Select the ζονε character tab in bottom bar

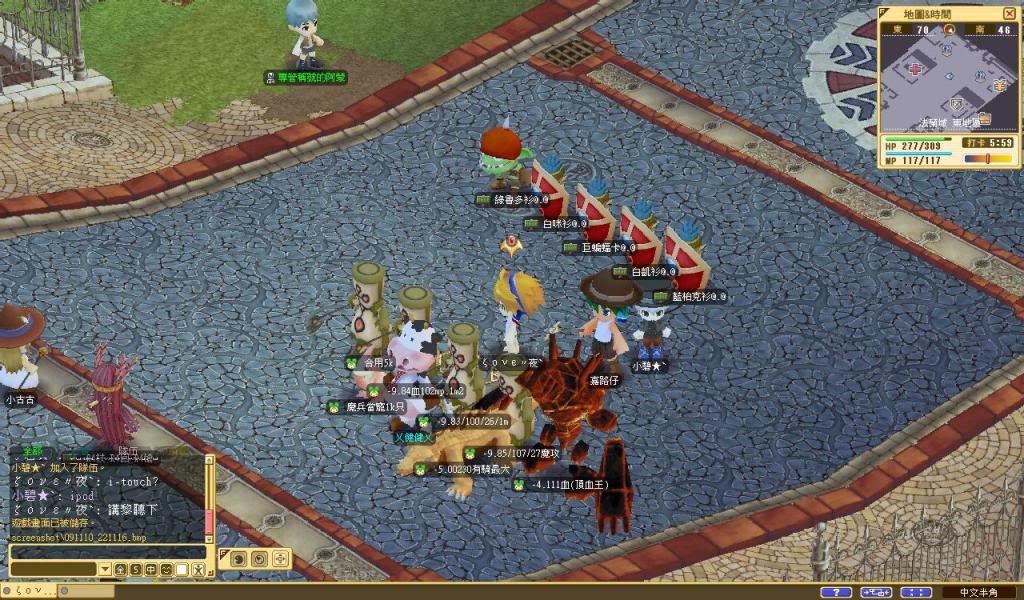pos(30,591)
